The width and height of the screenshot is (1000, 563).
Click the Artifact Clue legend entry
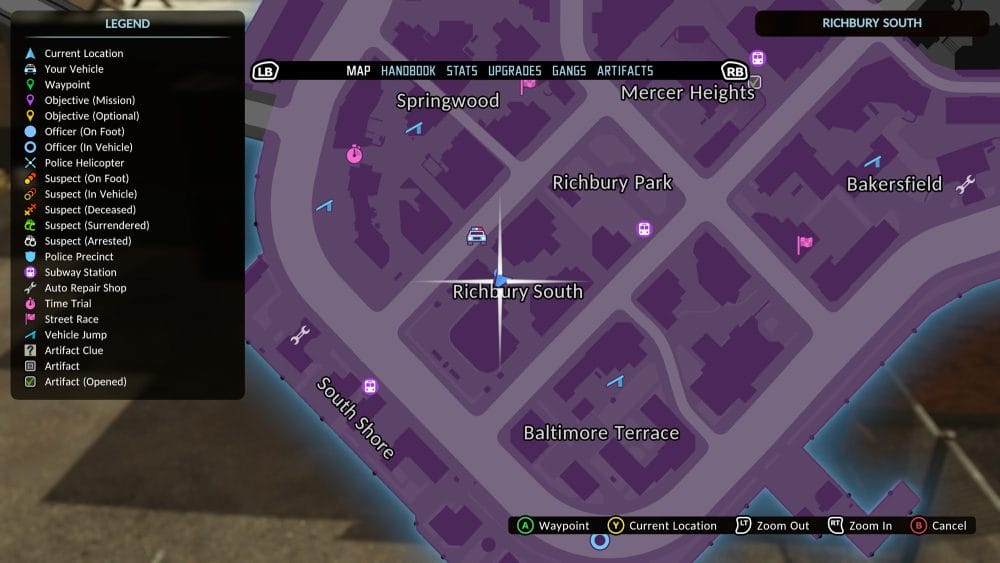pos(73,350)
